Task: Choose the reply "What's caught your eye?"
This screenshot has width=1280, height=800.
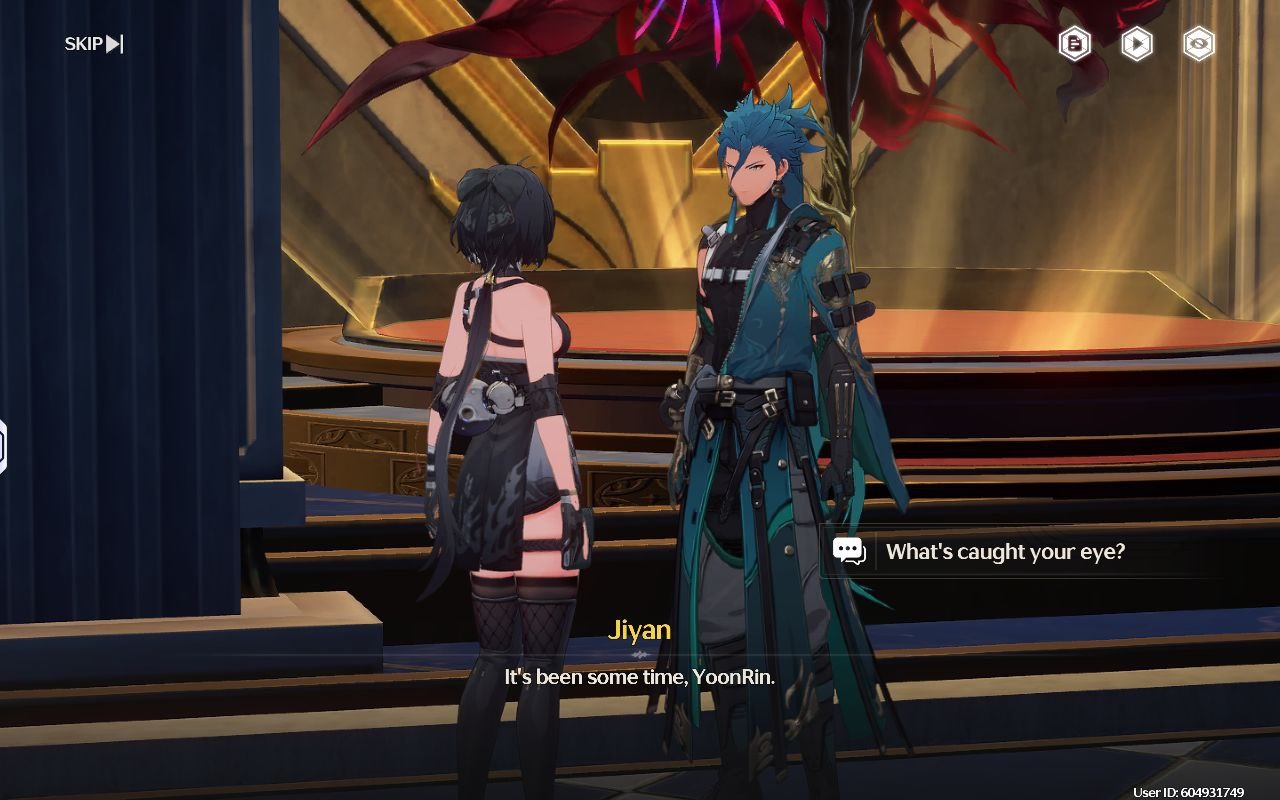Action: click(x=1004, y=552)
